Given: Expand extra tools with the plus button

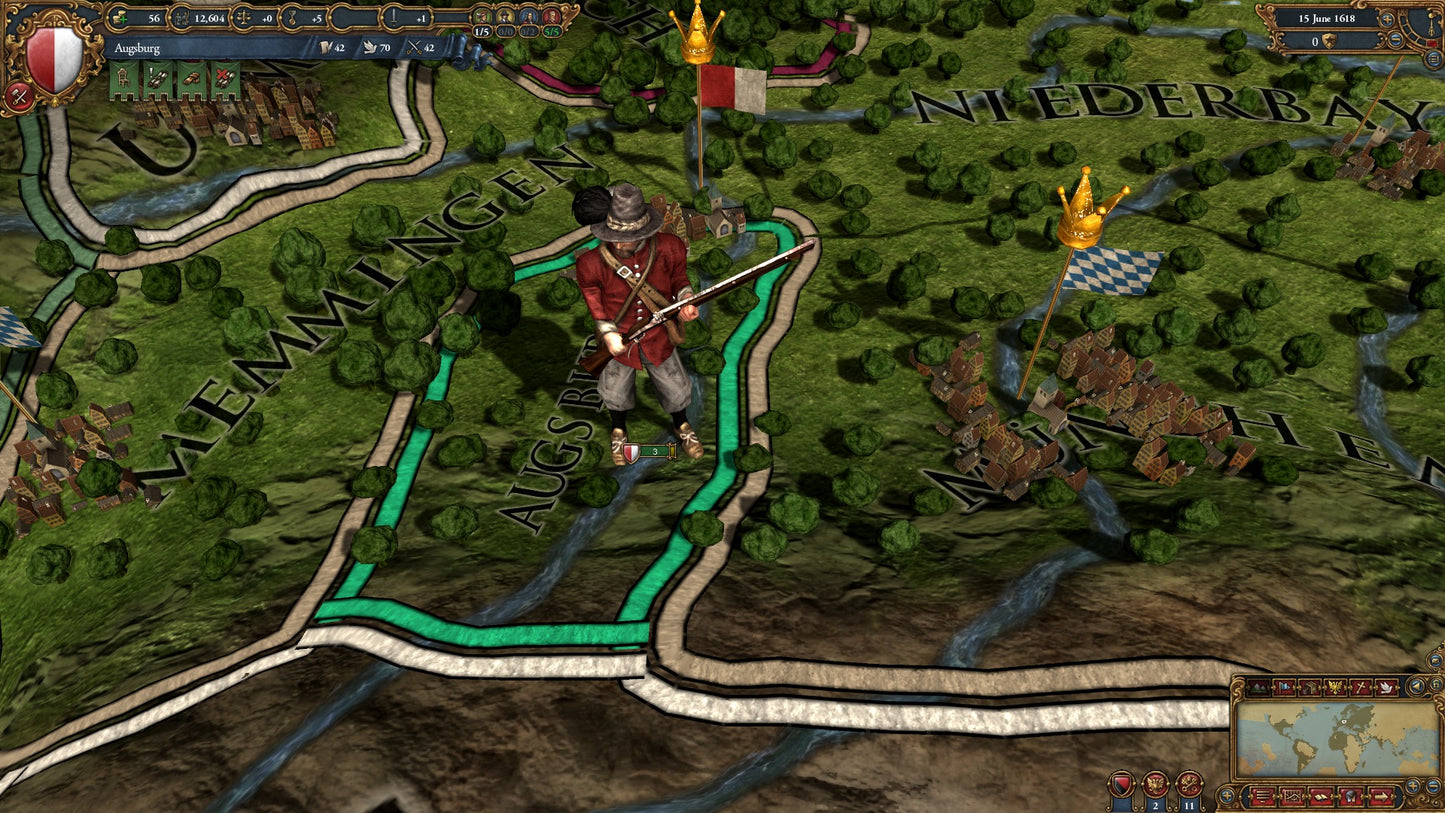Looking at the screenshot, I should (1227, 794).
